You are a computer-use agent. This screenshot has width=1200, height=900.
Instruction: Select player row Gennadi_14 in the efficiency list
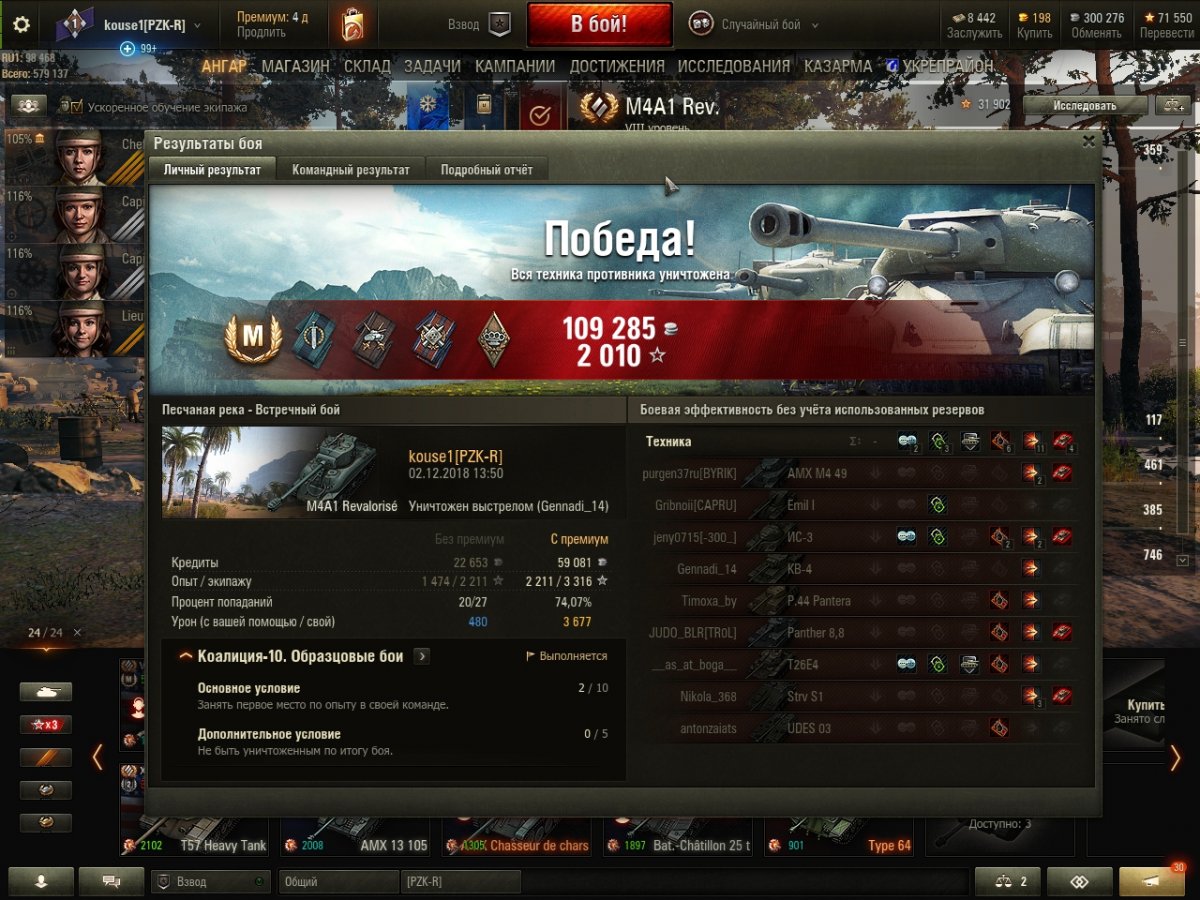[x=708, y=569]
